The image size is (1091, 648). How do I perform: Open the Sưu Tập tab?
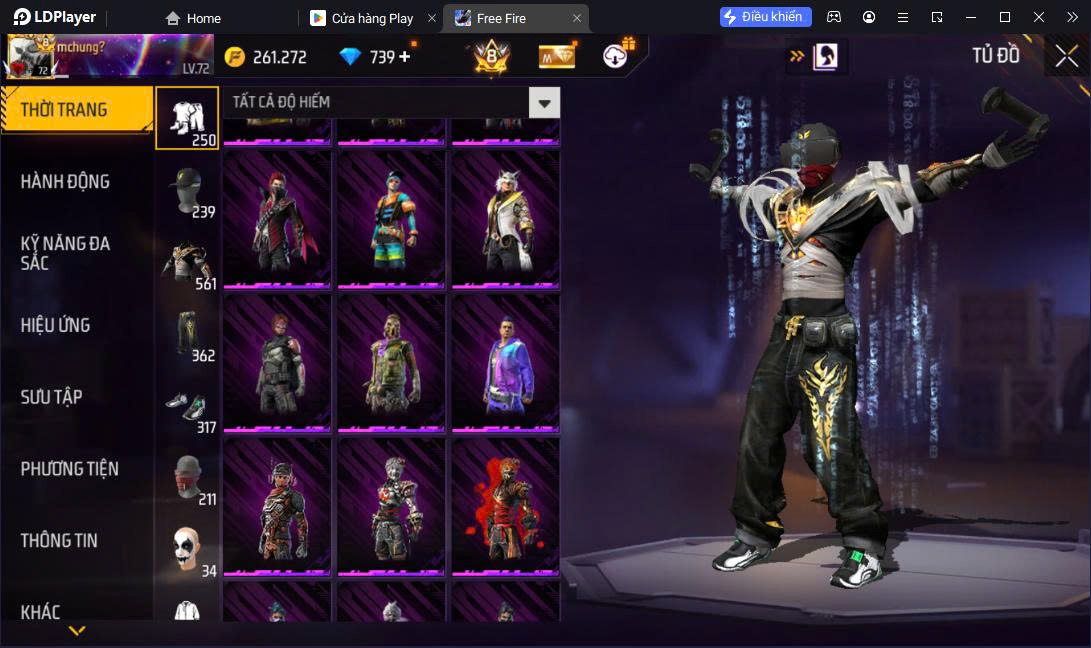tap(51, 397)
